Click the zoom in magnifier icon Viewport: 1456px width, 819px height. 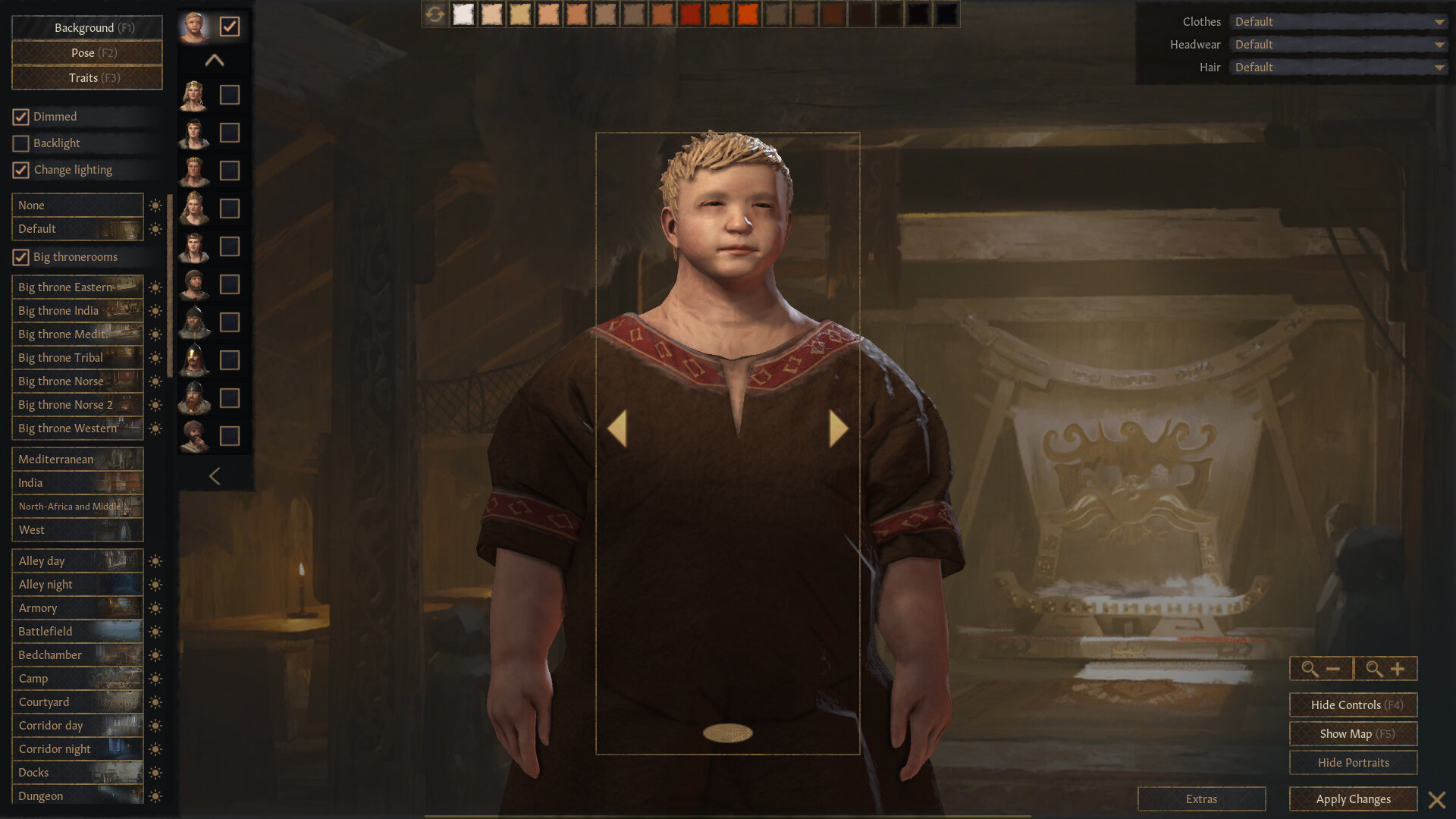(x=1385, y=669)
